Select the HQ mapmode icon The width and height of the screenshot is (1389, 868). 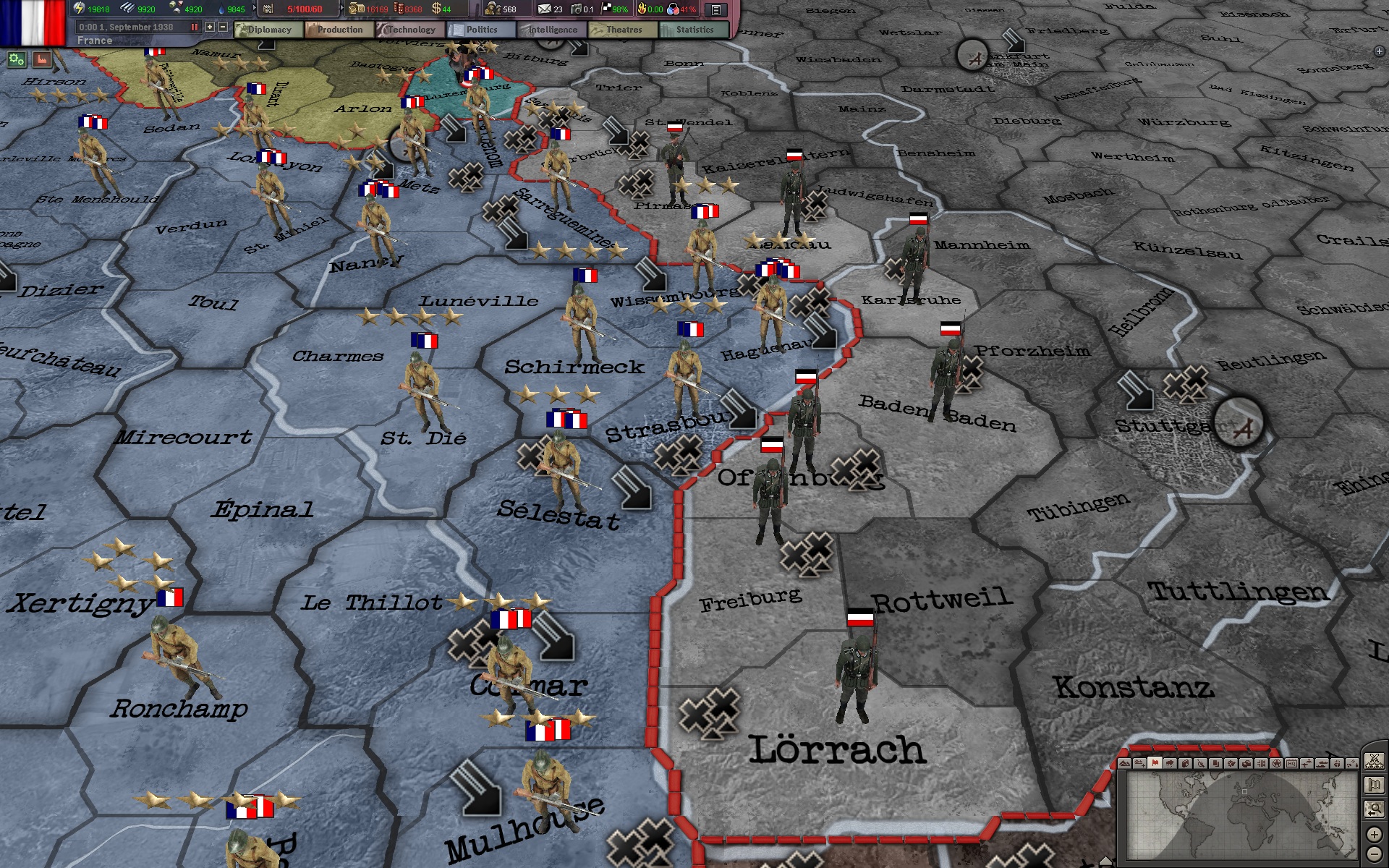coord(1291,763)
